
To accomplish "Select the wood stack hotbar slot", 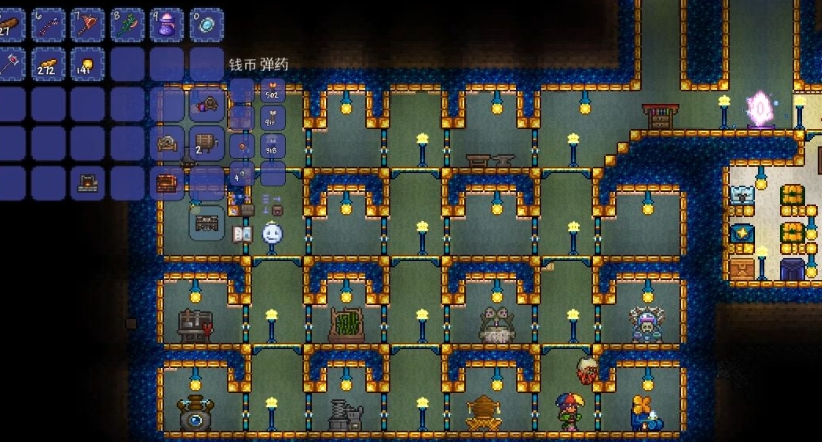I will (x=9, y=23).
